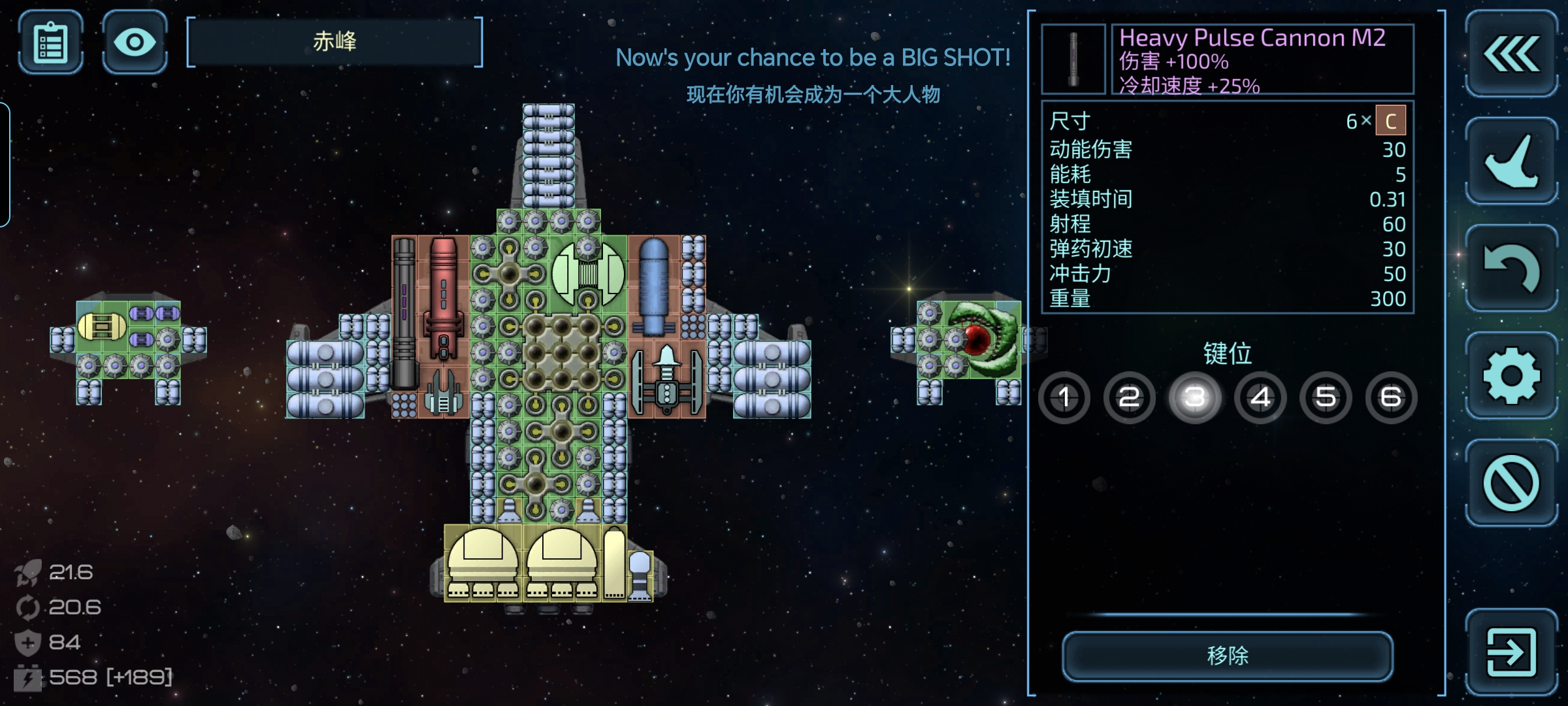Remove the module with the 移除 button
Screen dimensions: 1568x706
[1227, 656]
